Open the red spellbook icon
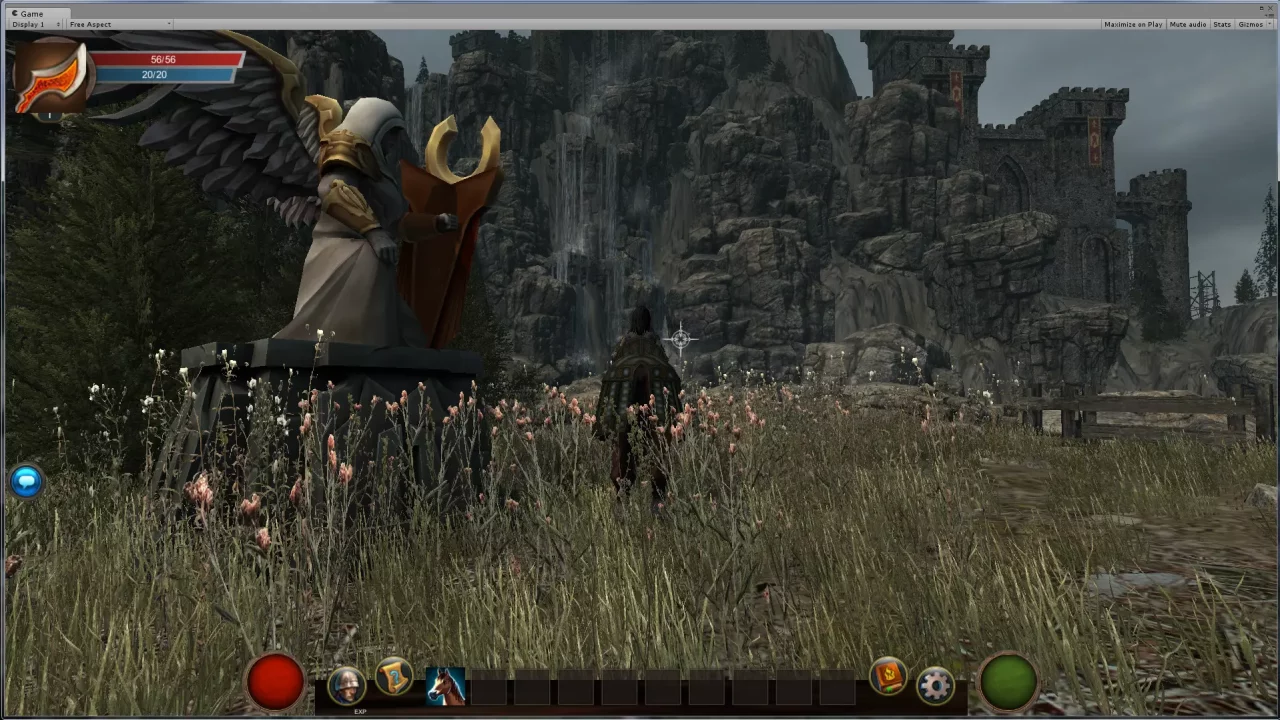Viewport: 1280px width, 720px height. (x=887, y=677)
